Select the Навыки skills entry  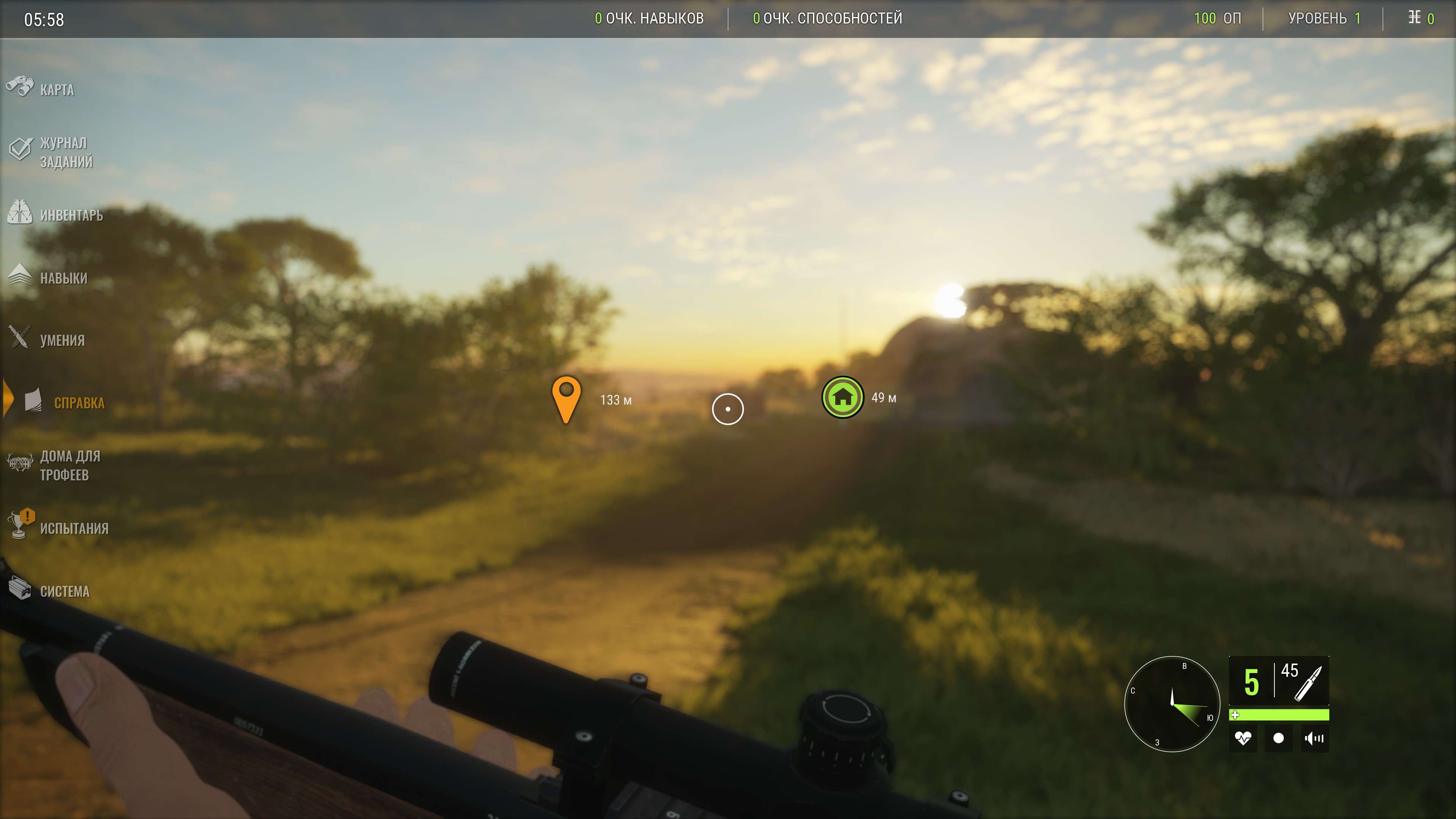coord(63,278)
